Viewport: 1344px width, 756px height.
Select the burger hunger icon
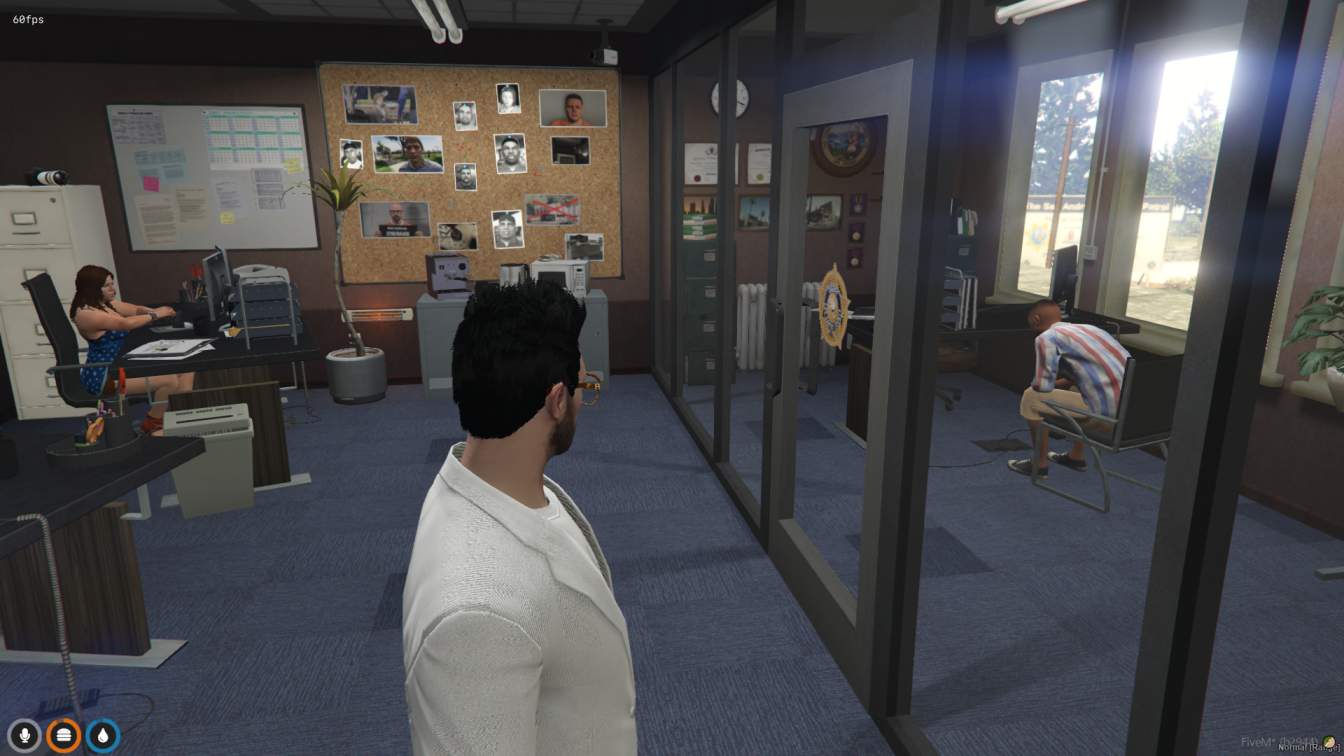[64, 736]
